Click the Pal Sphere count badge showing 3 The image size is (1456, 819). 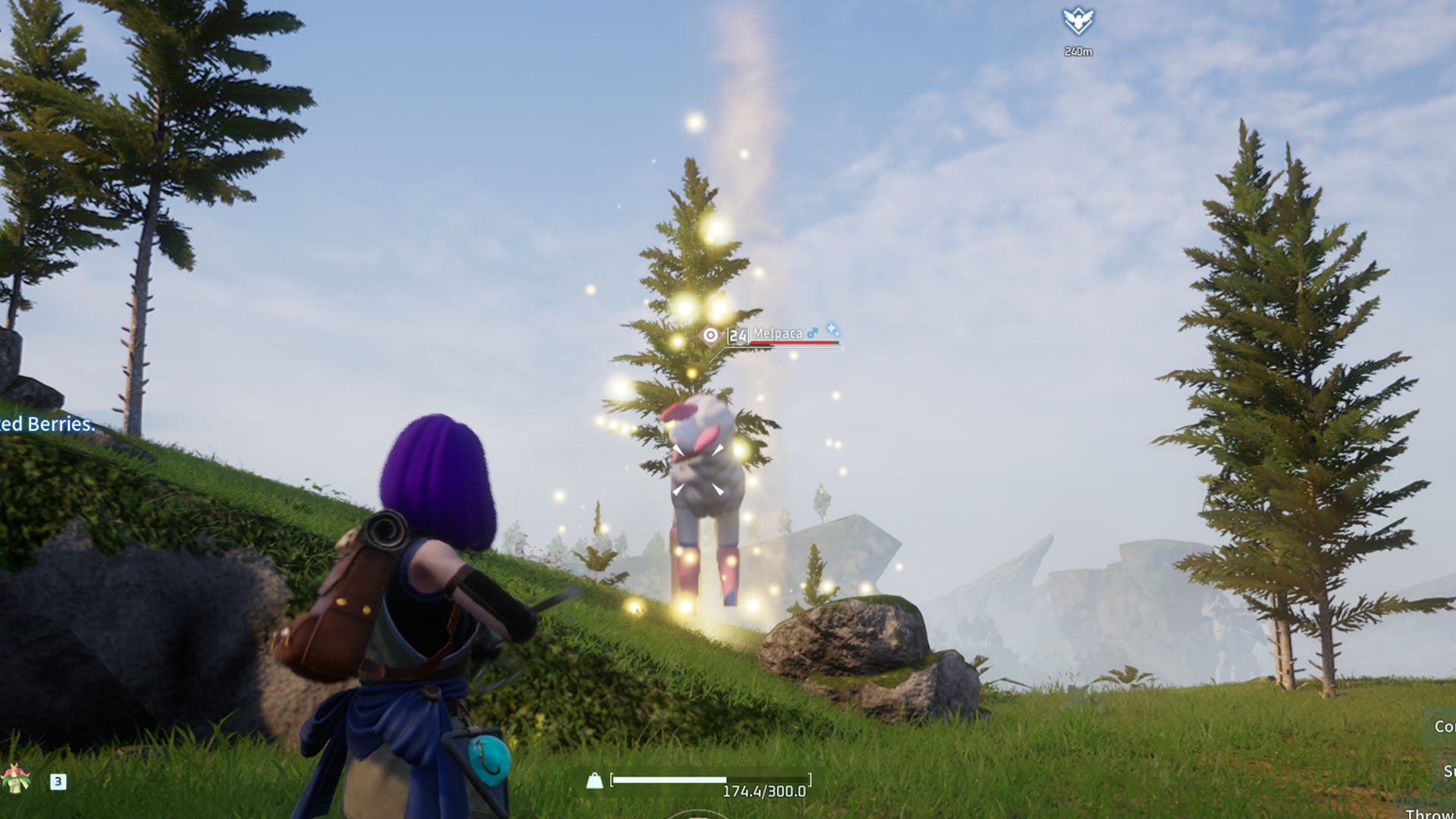57,781
